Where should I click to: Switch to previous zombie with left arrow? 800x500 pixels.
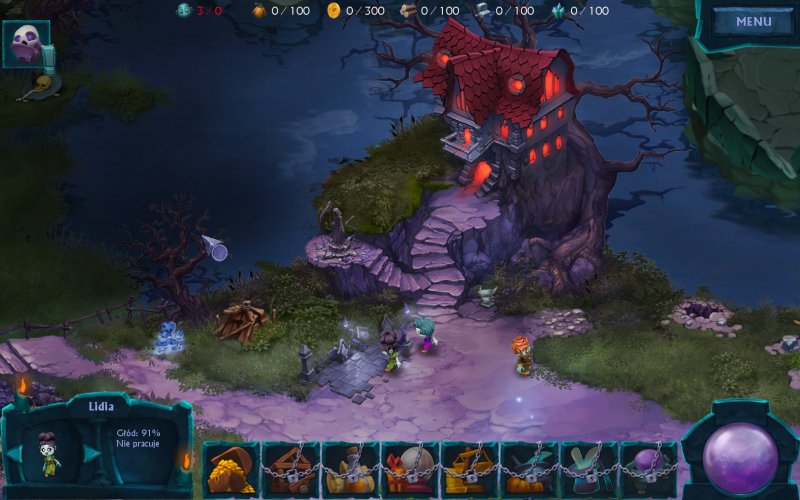pos(15,453)
